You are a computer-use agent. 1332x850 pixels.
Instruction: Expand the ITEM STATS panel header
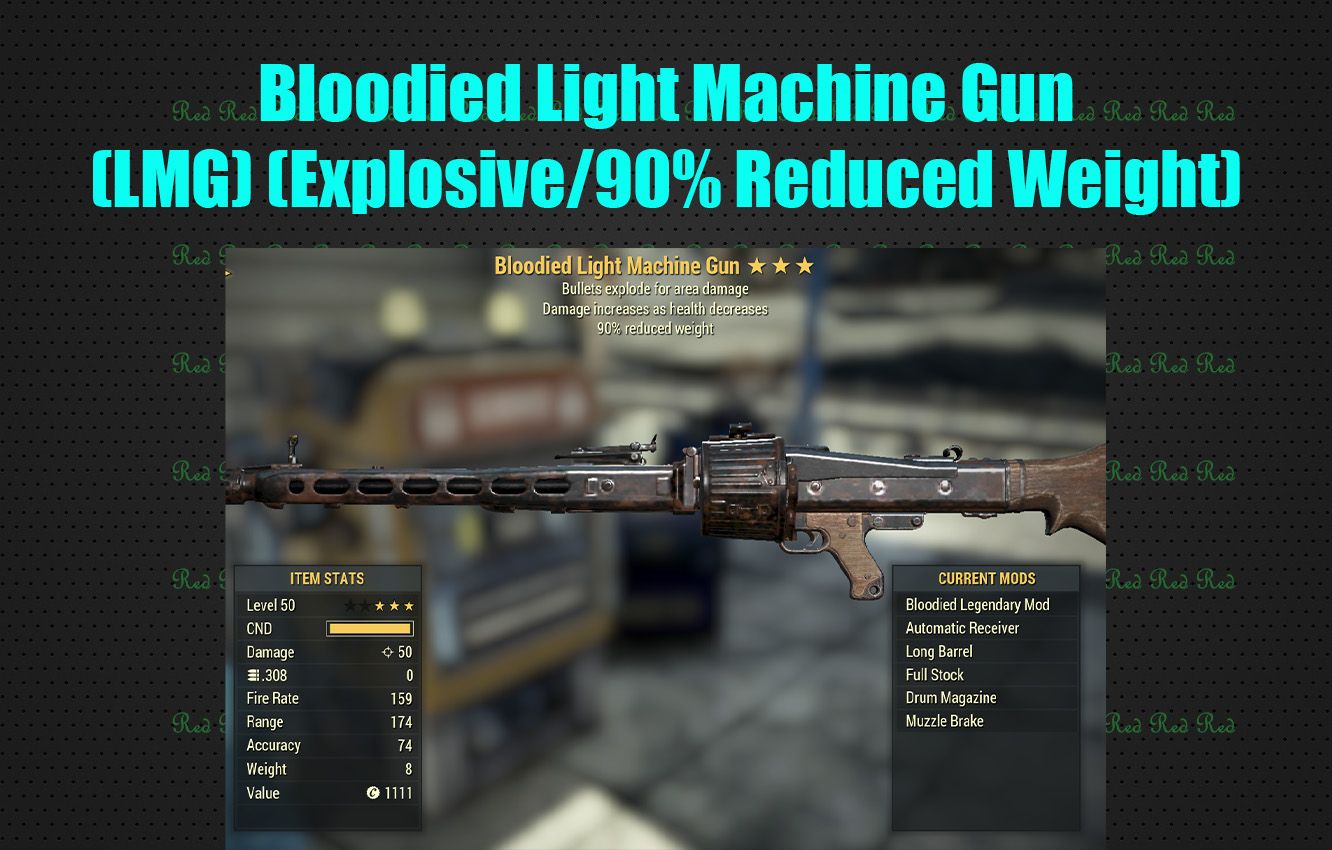tap(330, 578)
